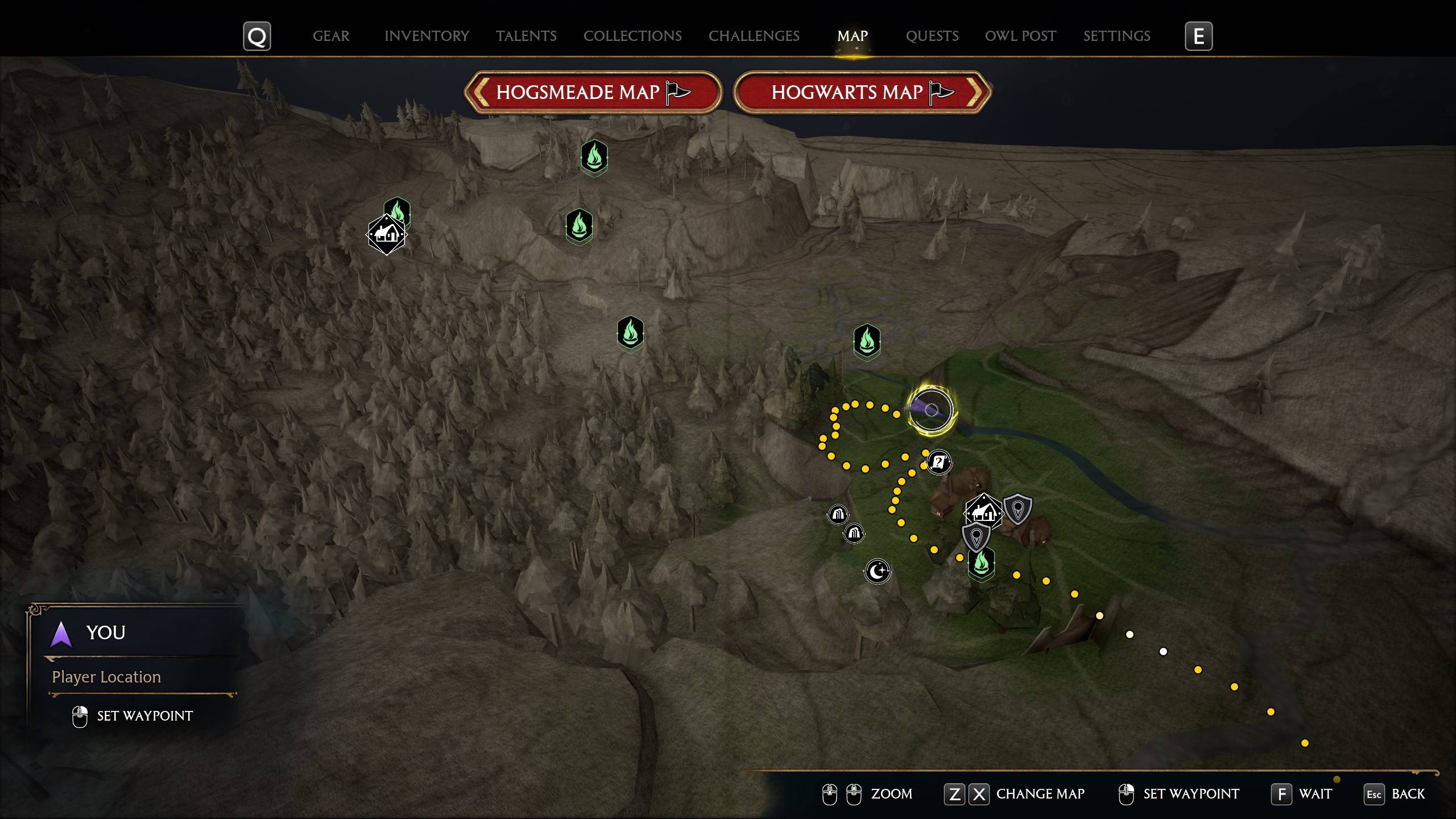Viewport: 1456px width, 819px height.
Task: Select the Map tab
Action: 852,36
